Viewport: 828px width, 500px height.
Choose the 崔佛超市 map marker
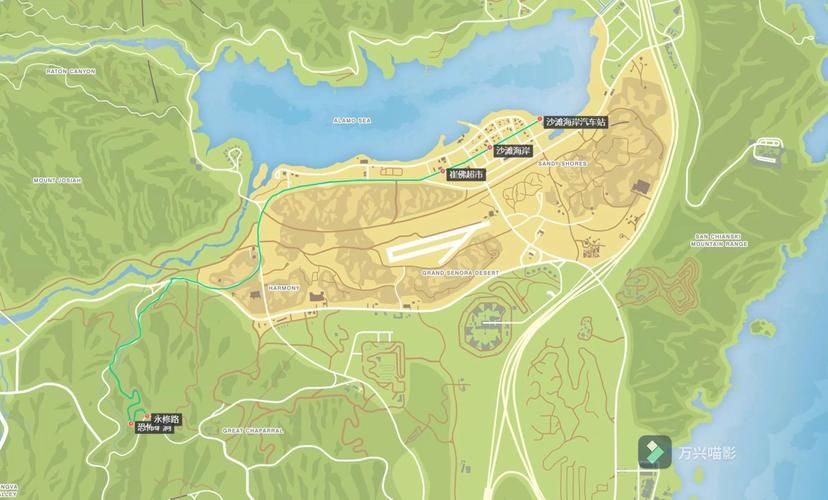442,172
